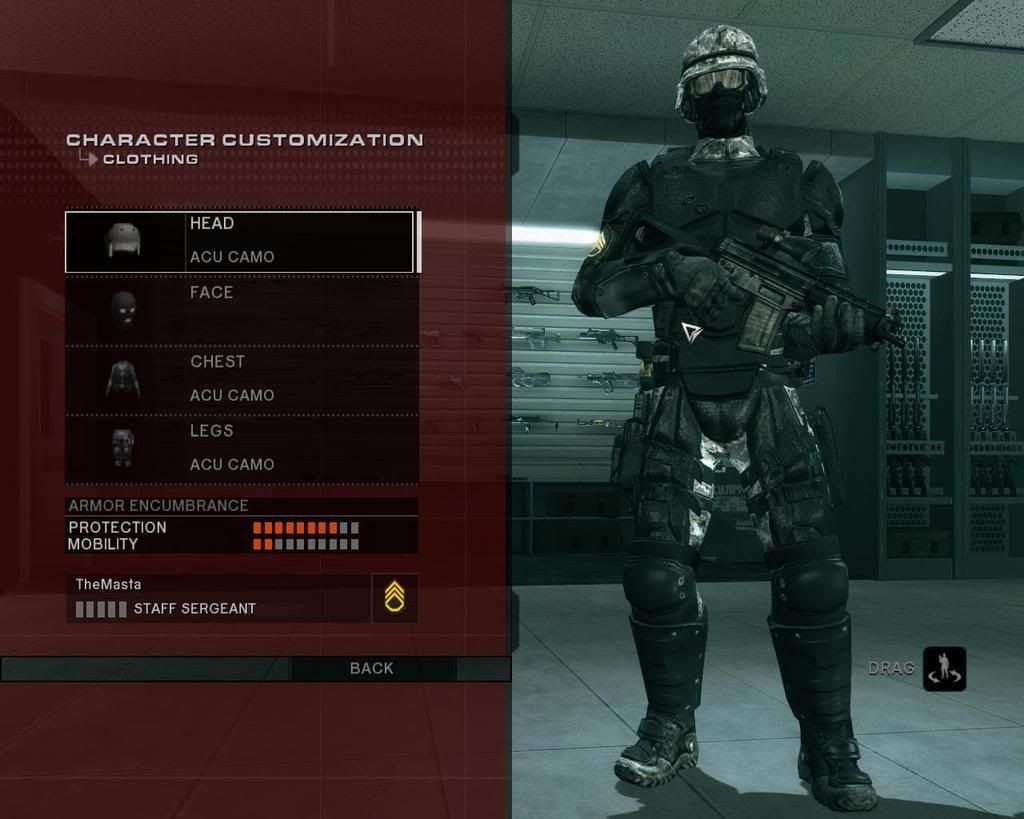
Task: Click the Staff Sergeant rank insignia icon
Action: click(x=394, y=598)
